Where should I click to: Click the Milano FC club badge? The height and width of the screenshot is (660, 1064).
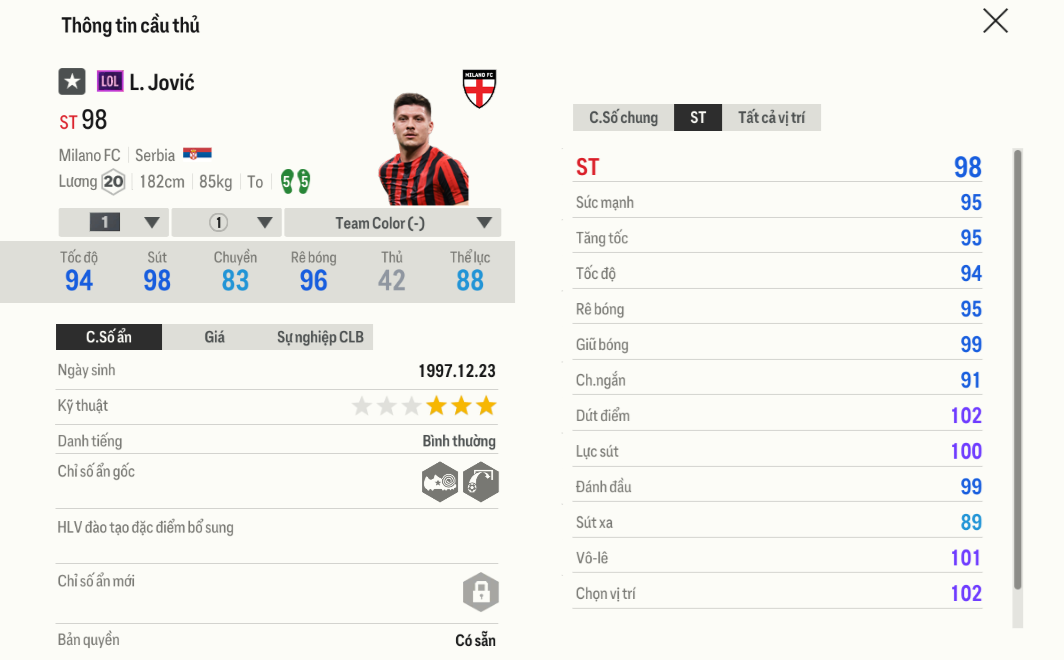[480, 88]
